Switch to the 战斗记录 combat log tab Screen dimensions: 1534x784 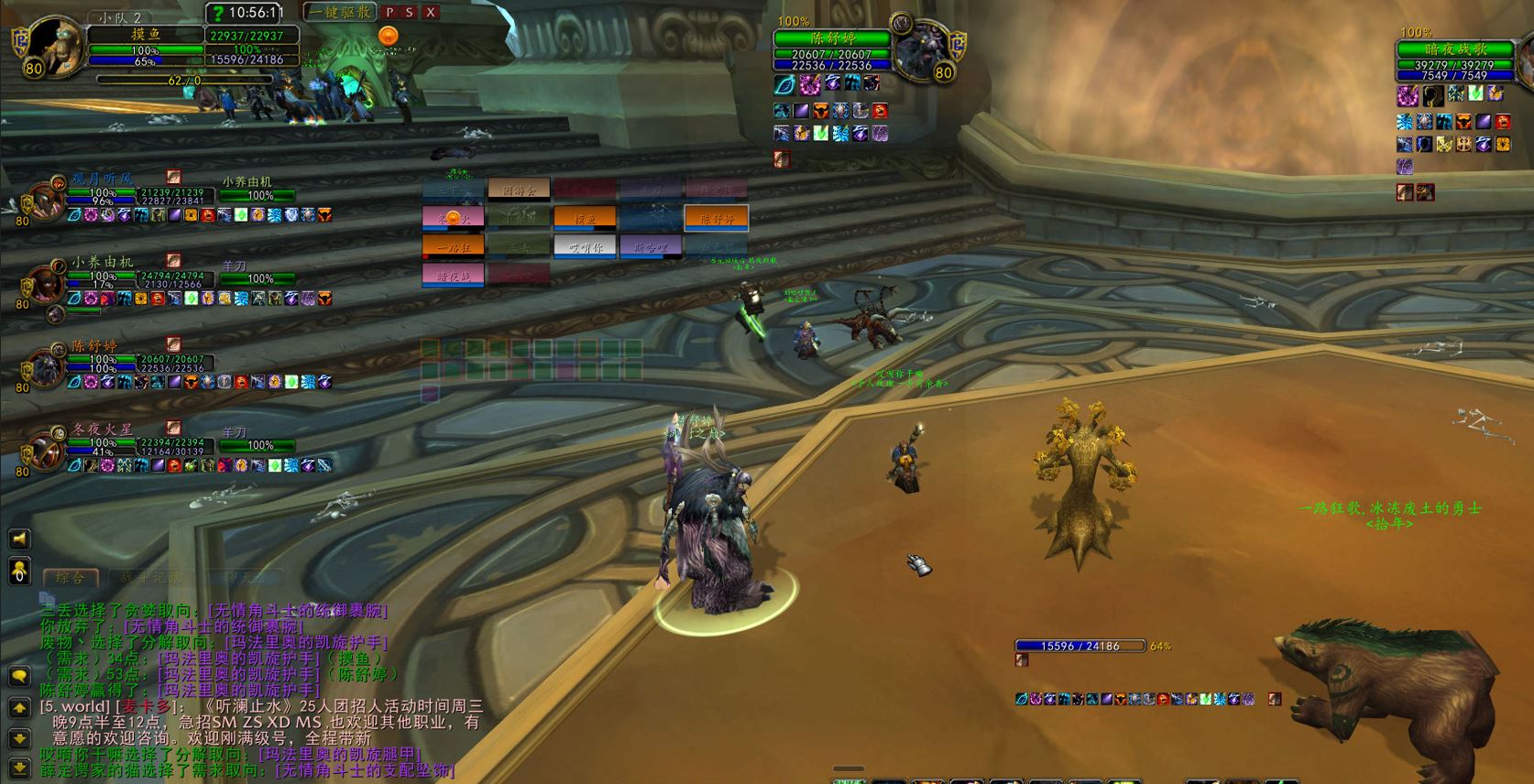151,577
